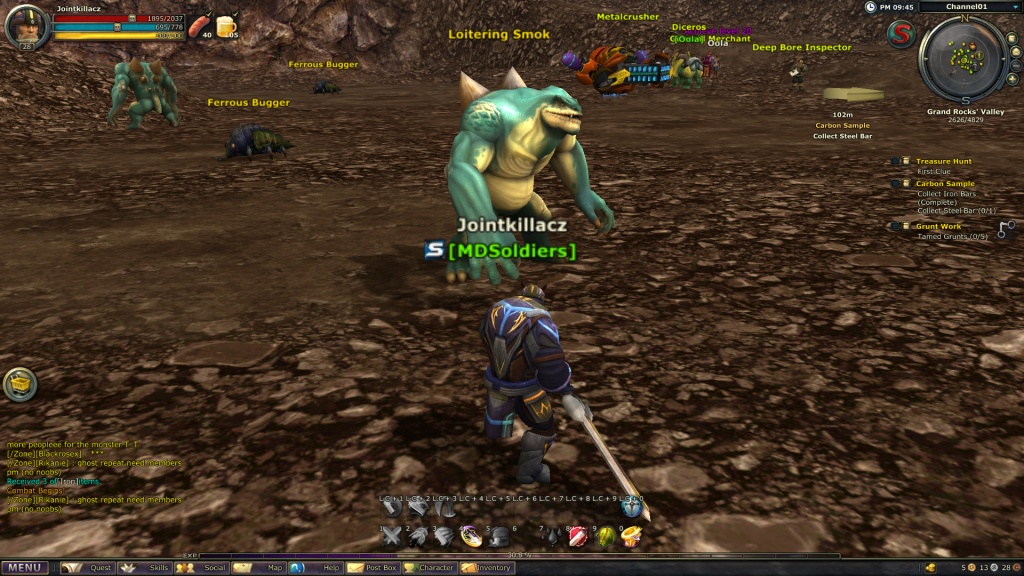Click the Jointkillacz player portrait
The image size is (1024, 576).
click(27, 27)
